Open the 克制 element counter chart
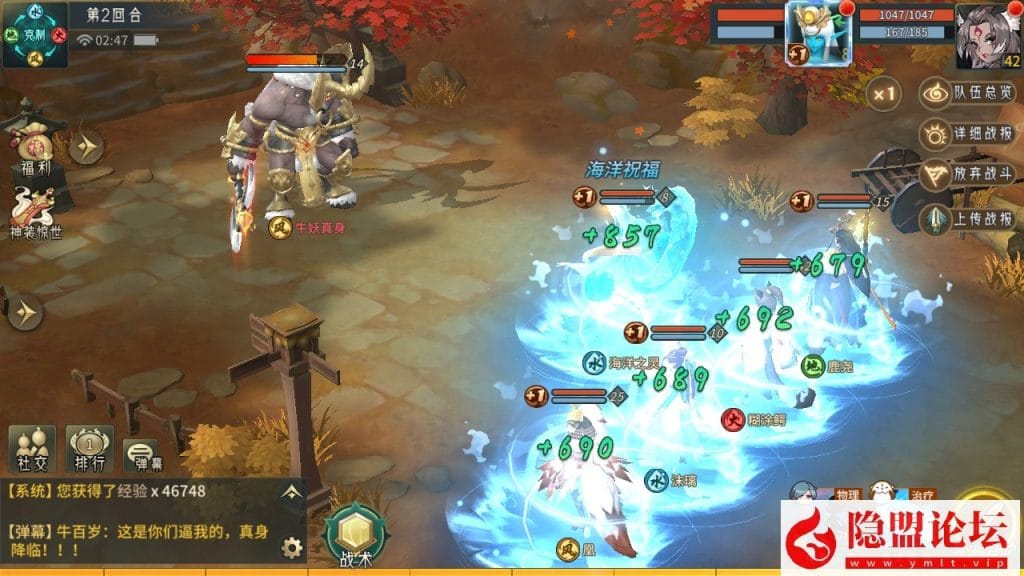The image size is (1024, 576). [35, 33]
